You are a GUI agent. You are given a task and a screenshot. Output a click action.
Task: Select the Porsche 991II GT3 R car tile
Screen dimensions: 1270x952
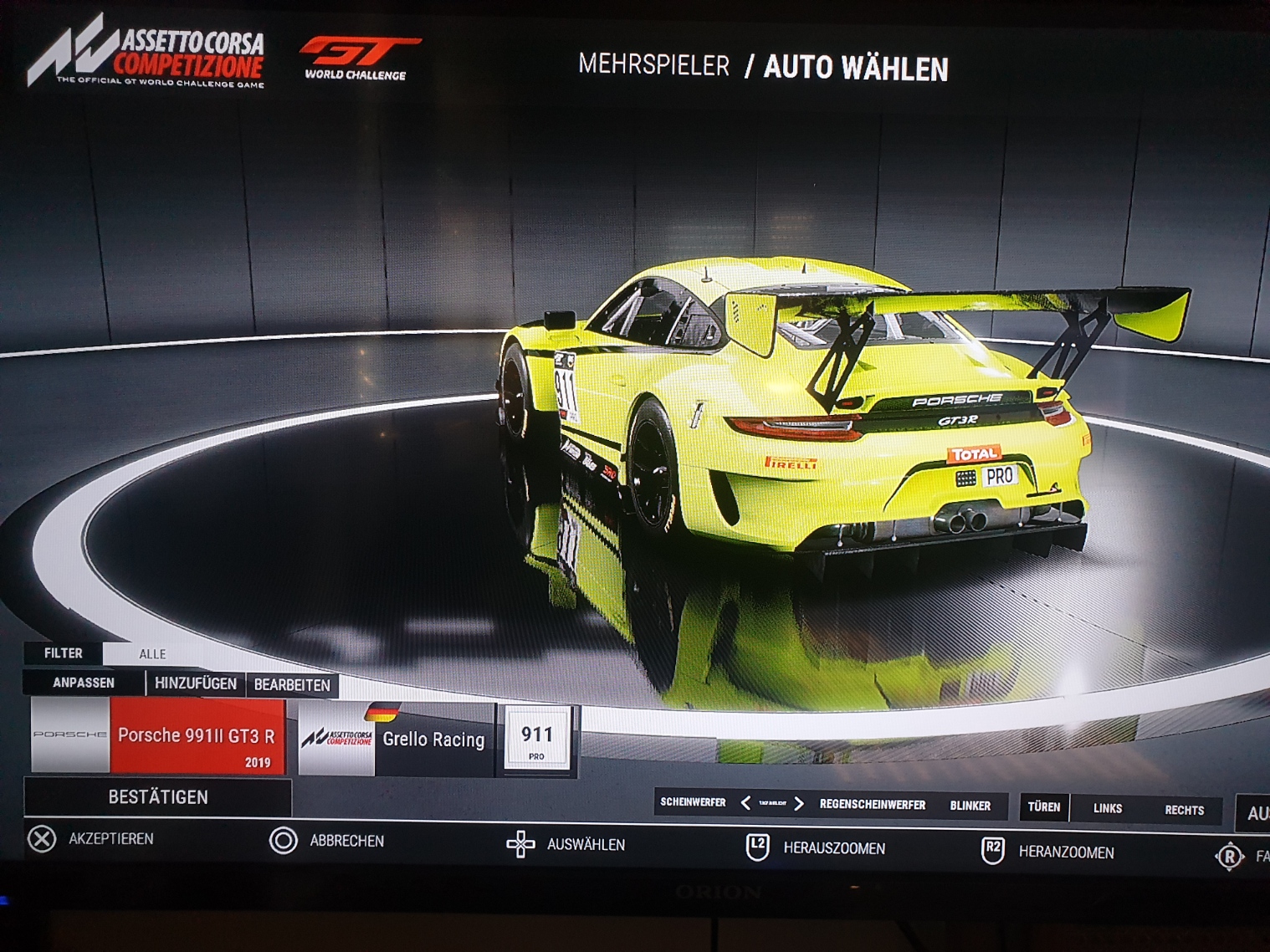coord(158,737)
